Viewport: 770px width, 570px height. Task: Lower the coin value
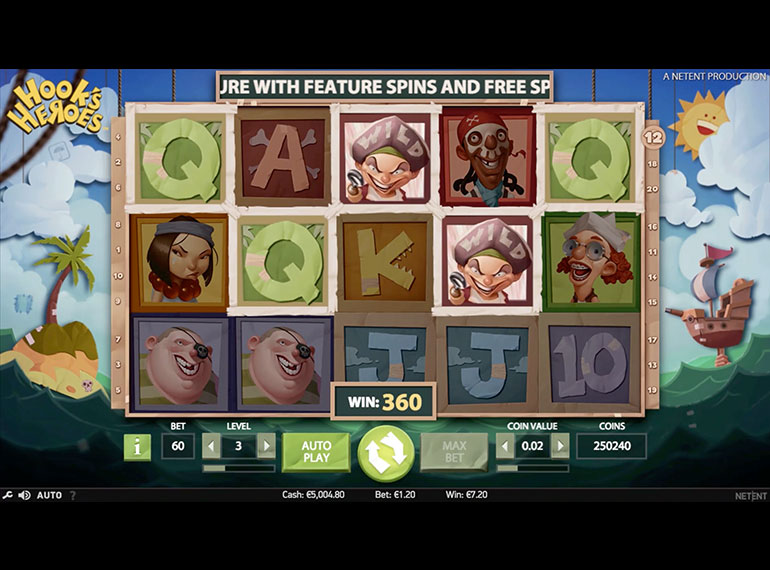[x=505, y=446]
